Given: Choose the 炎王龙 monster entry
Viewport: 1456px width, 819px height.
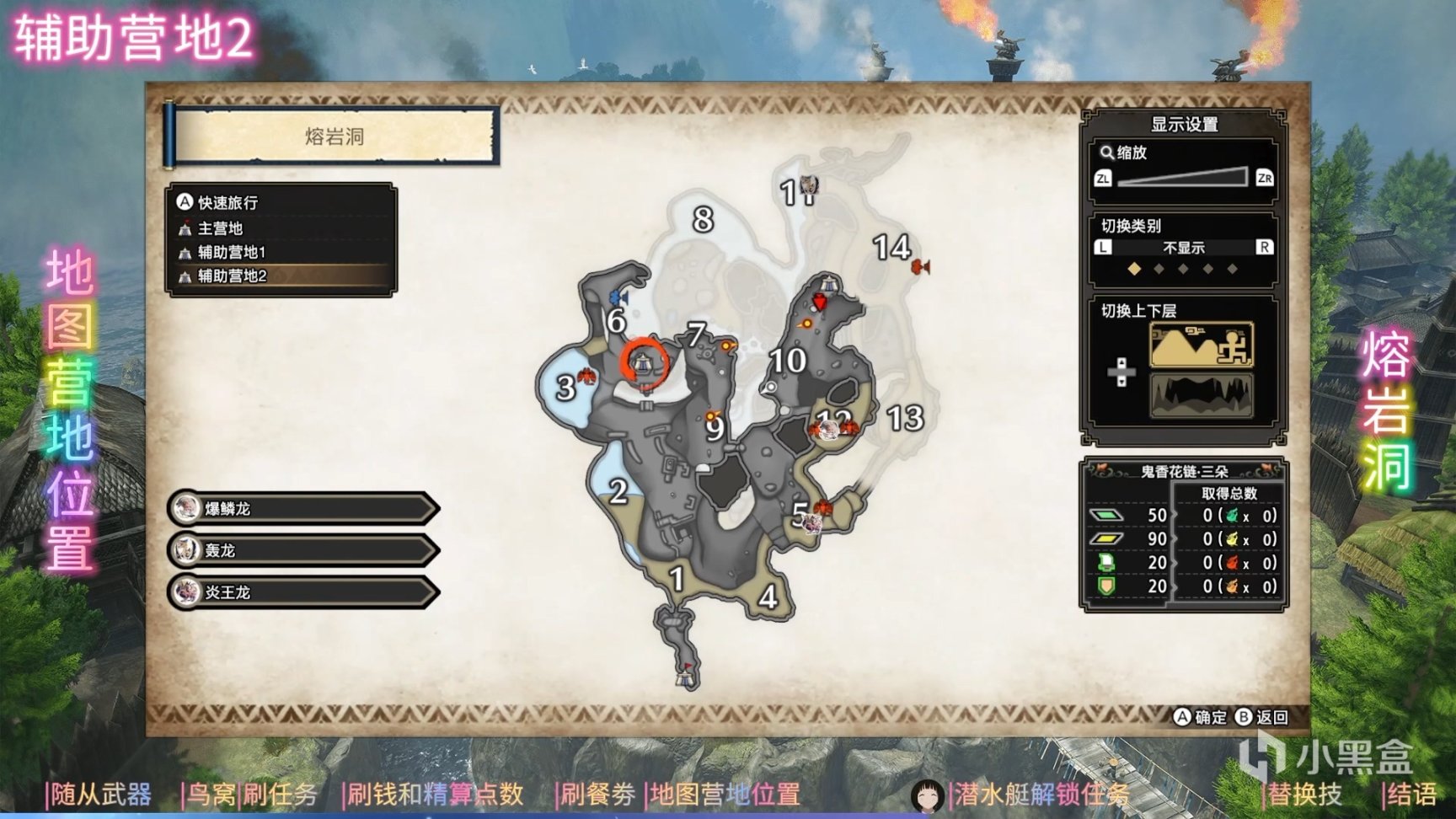Looking at the screenshot, I should pos(303,592).
